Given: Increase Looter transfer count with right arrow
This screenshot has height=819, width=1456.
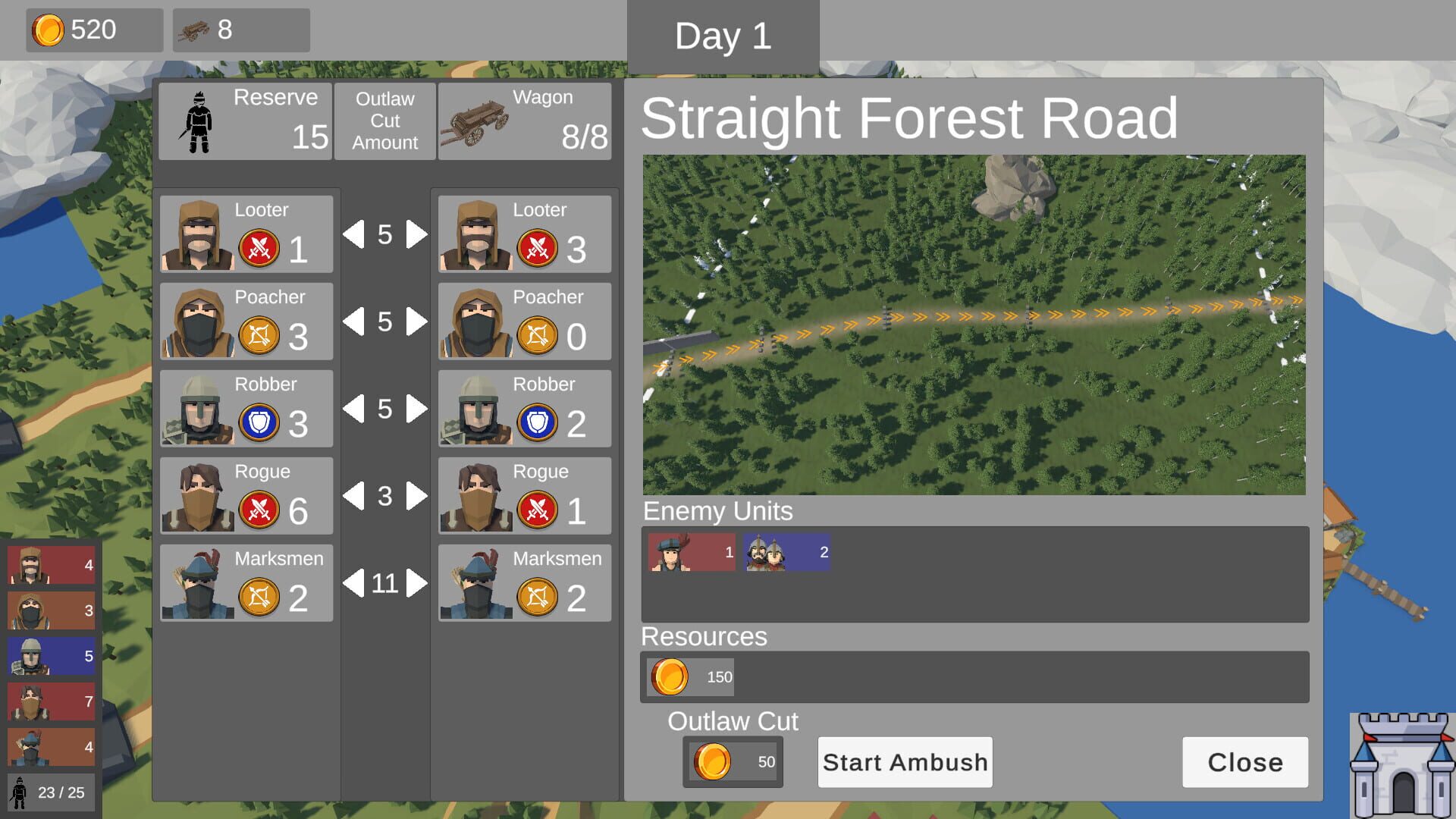Looking at the screenshot, I should (415, 235).
